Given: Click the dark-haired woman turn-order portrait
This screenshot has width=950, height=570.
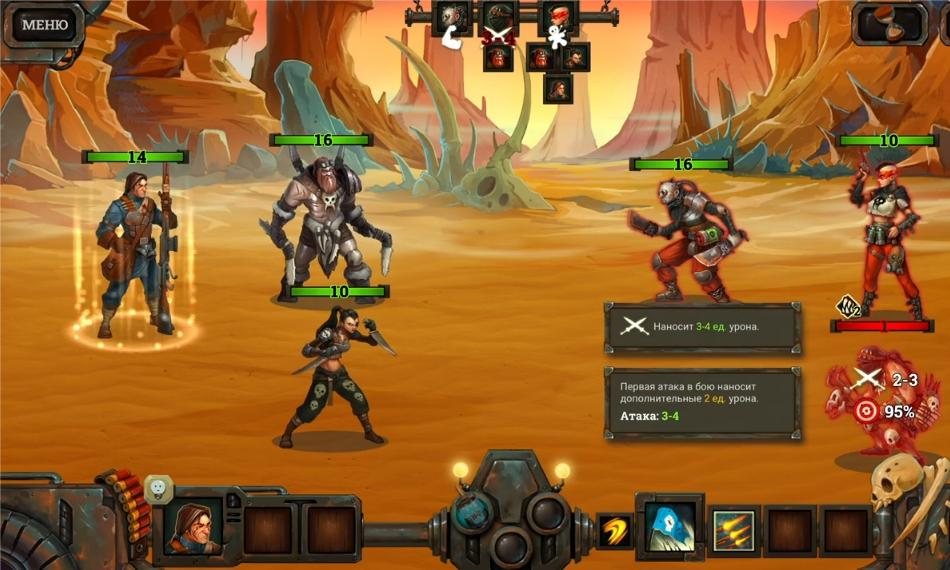Looking at the screenshot, I should click(576, 57).
